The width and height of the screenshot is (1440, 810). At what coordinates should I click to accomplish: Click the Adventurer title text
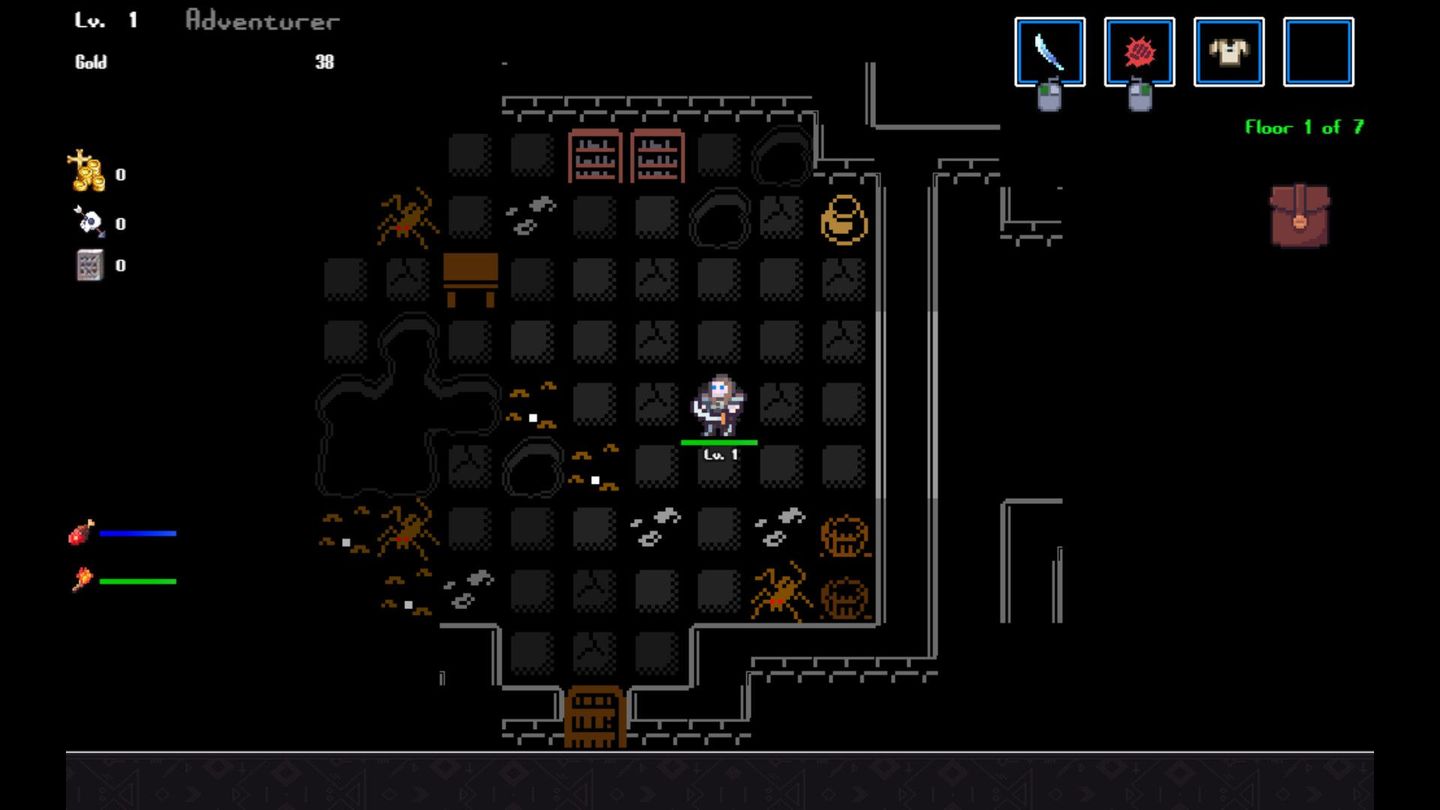pos(262,20)
